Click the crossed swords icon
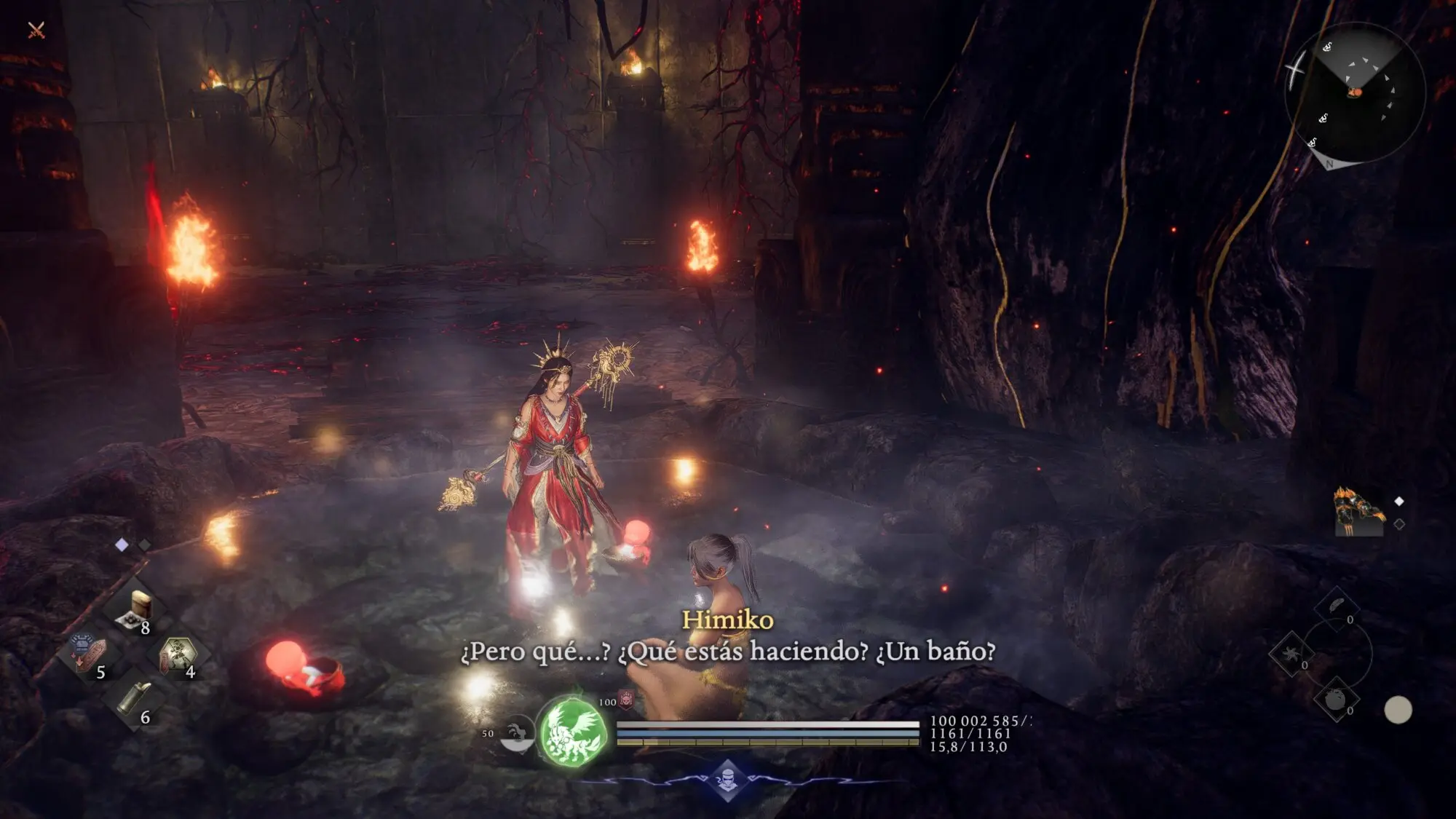The image size is (1456, 819). tap(36, 30)
